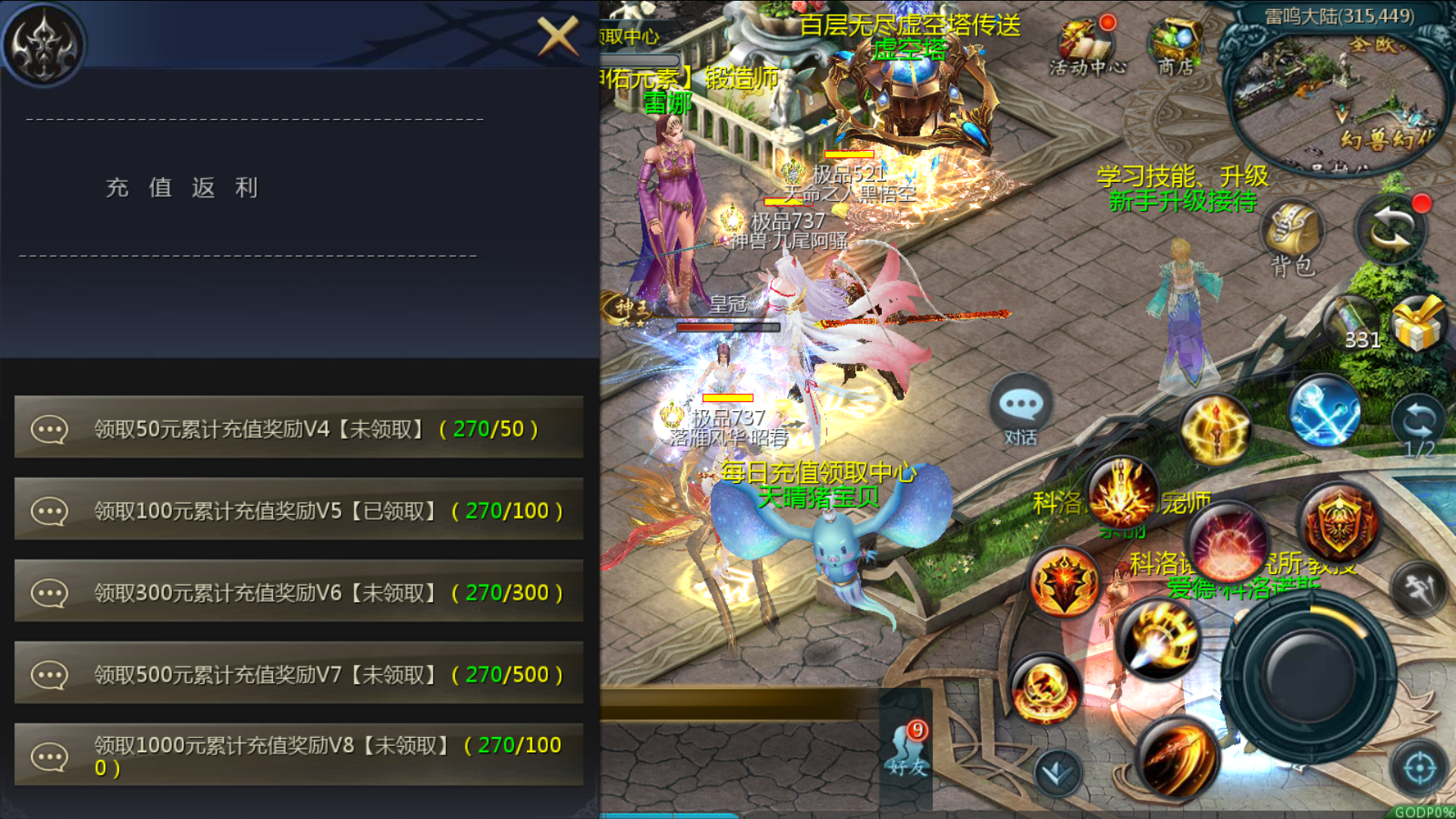Open the 商店 shop
Image resolution: width=1456 pixels, height=819 pixels.
click(1175, 47)
